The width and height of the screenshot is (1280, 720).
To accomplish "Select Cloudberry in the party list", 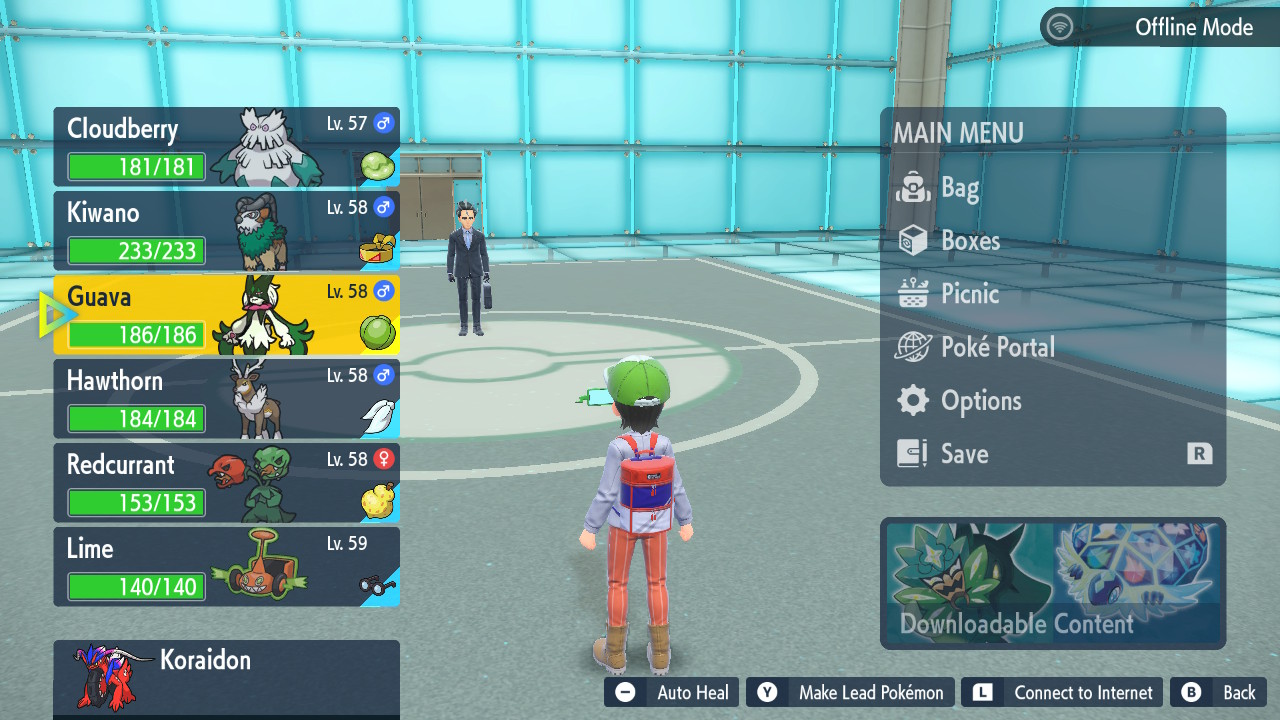I will click(x=226, y=147).
